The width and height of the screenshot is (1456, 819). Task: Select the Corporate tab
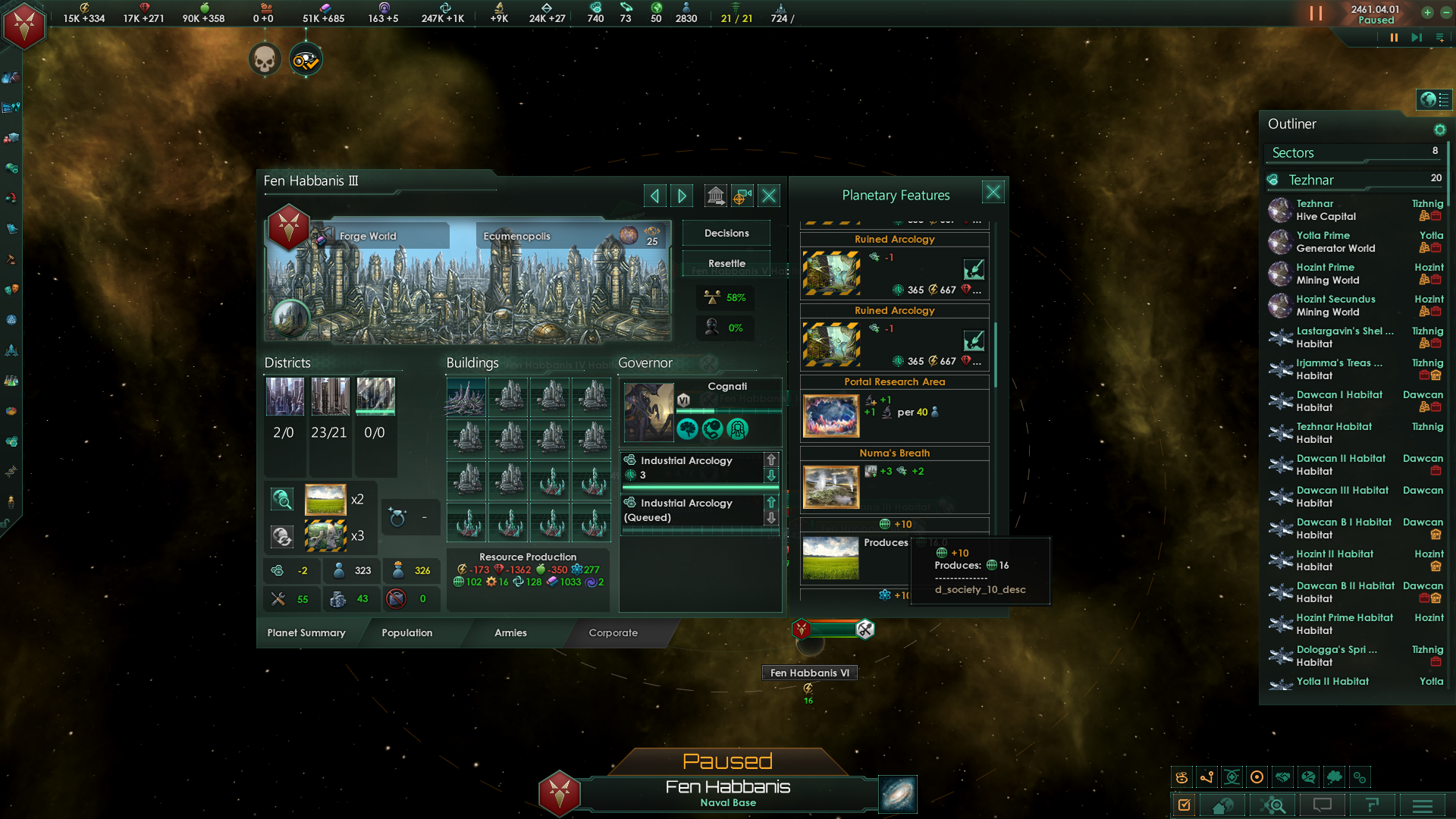coord(613,632)
